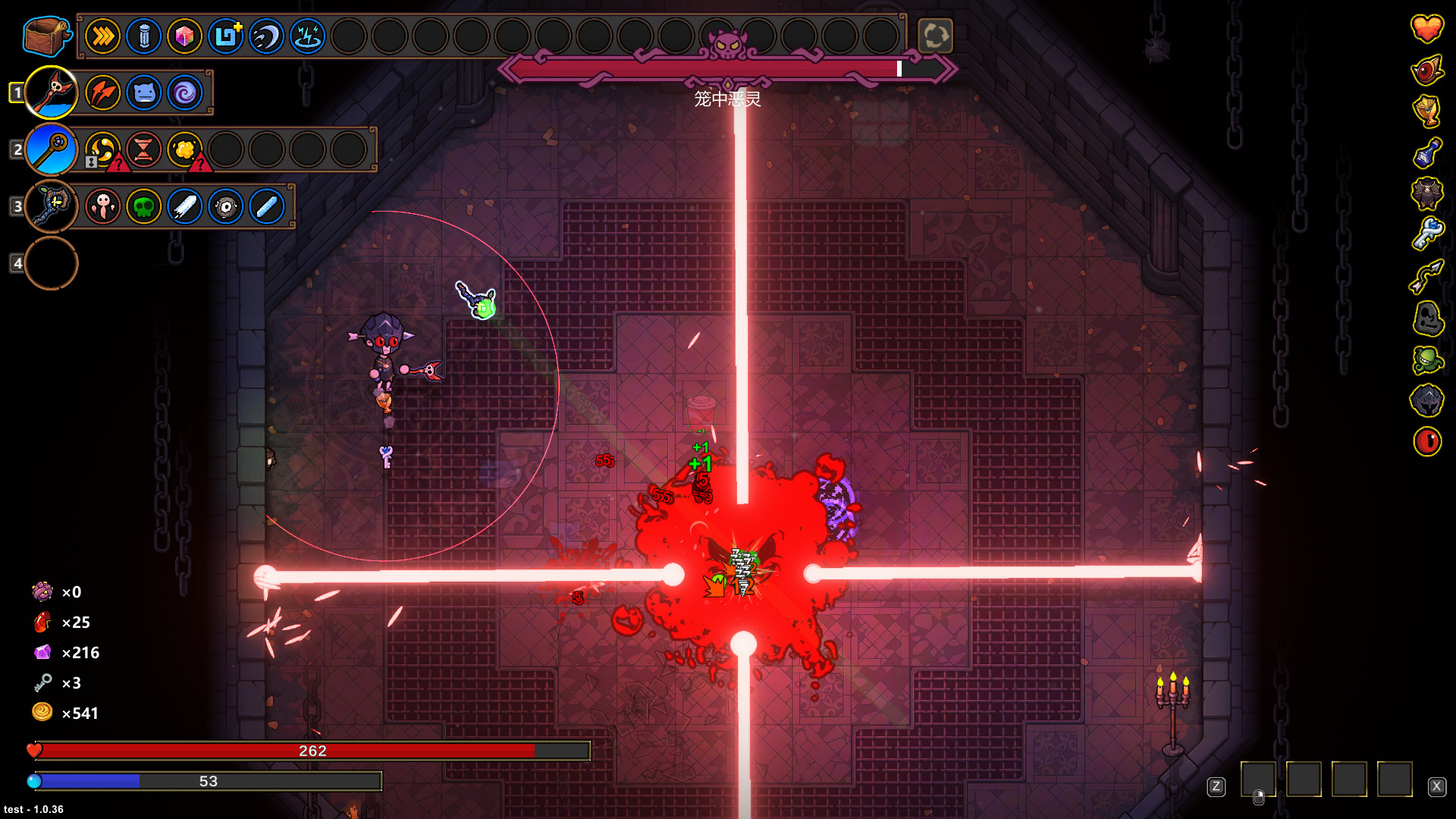
Task: Click the purple spiral spell
Action: [184, 93]
